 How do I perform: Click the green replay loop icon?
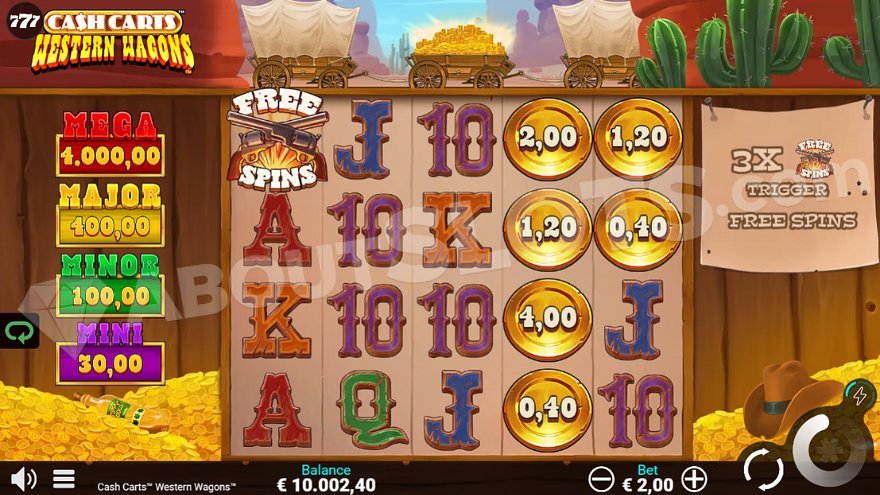click(x=19, y=331)
